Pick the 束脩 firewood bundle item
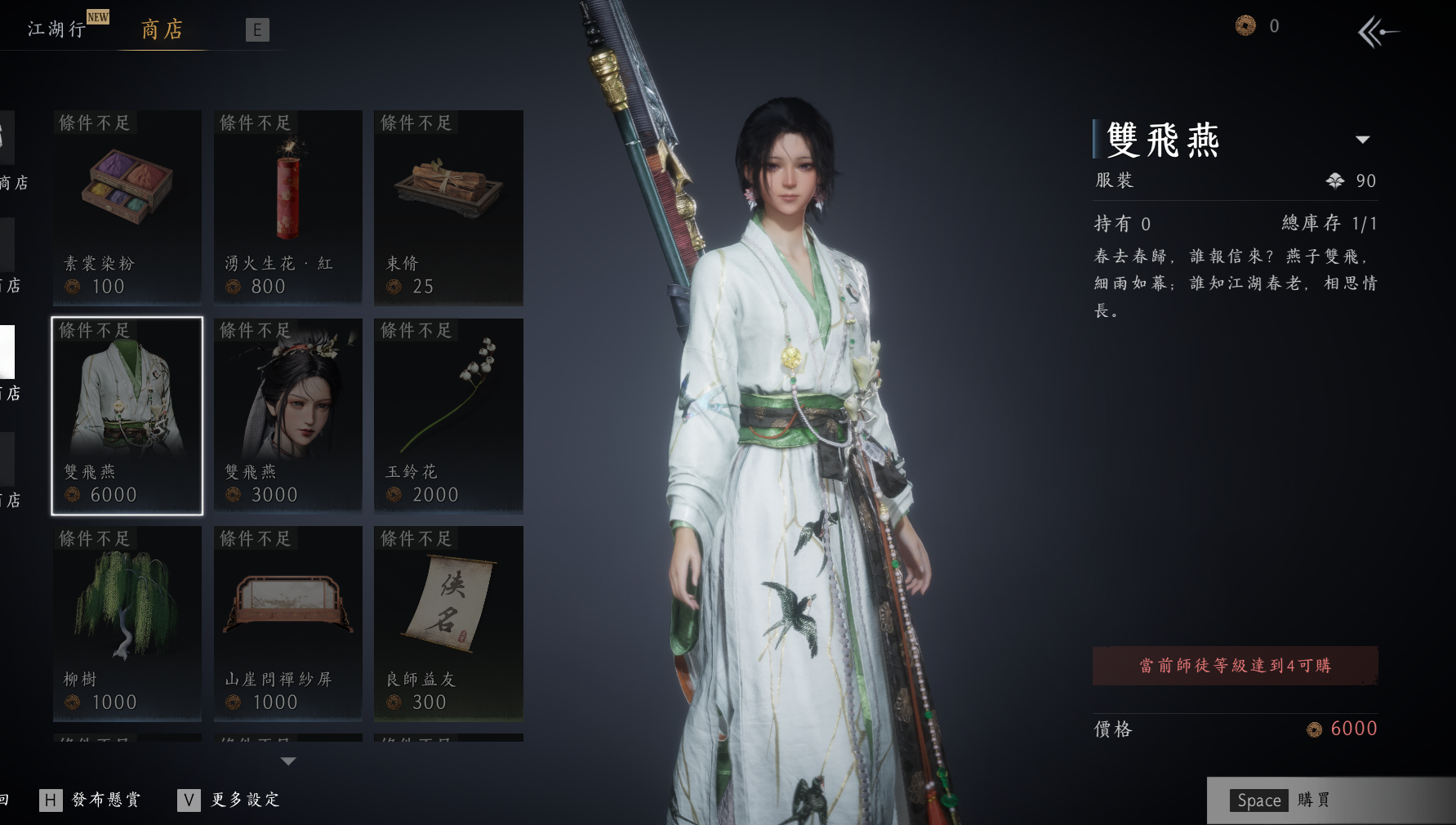1456x825 pixels. click(448, 207)
